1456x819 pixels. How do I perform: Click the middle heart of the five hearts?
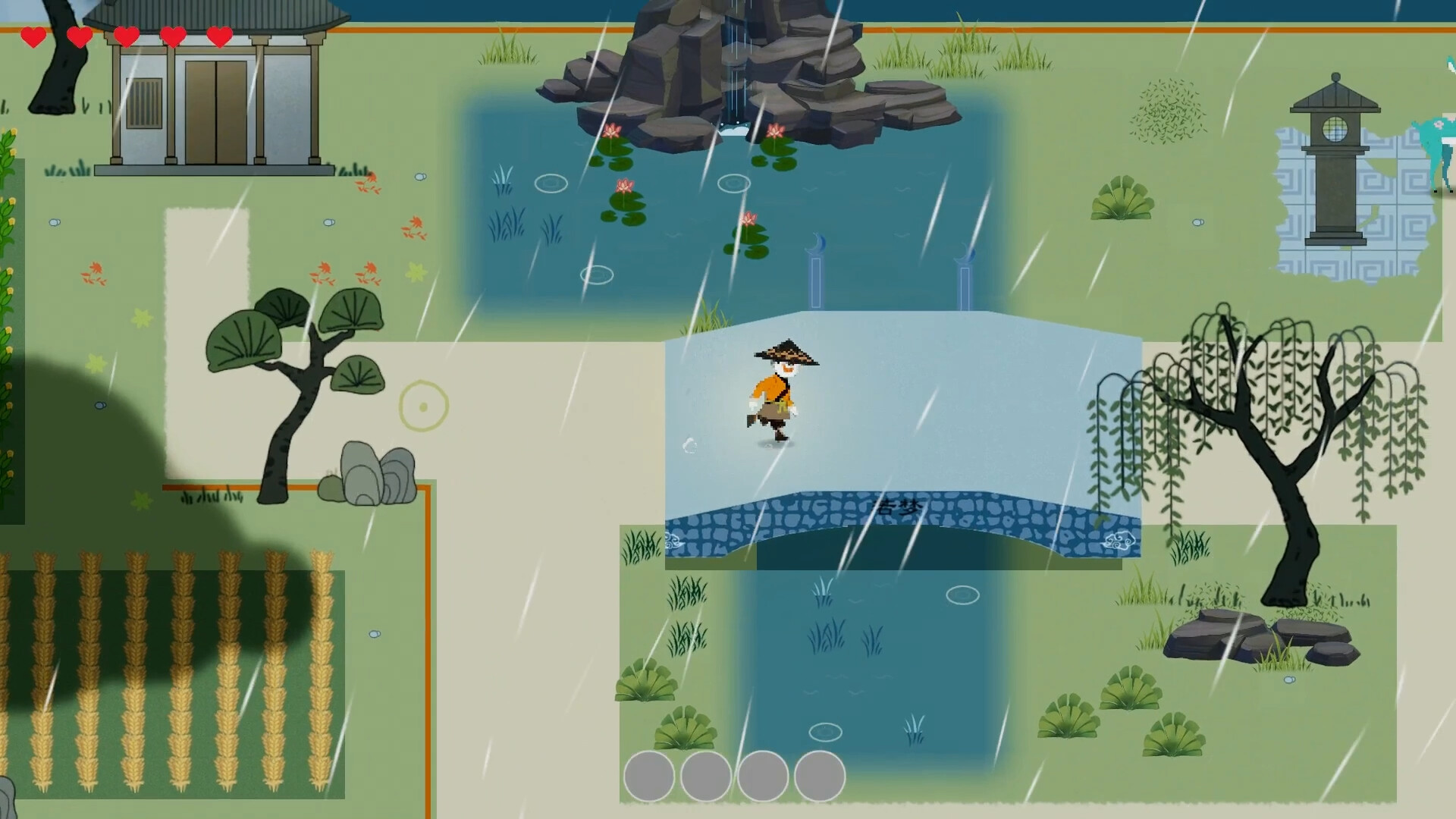[x=126, y=35]
